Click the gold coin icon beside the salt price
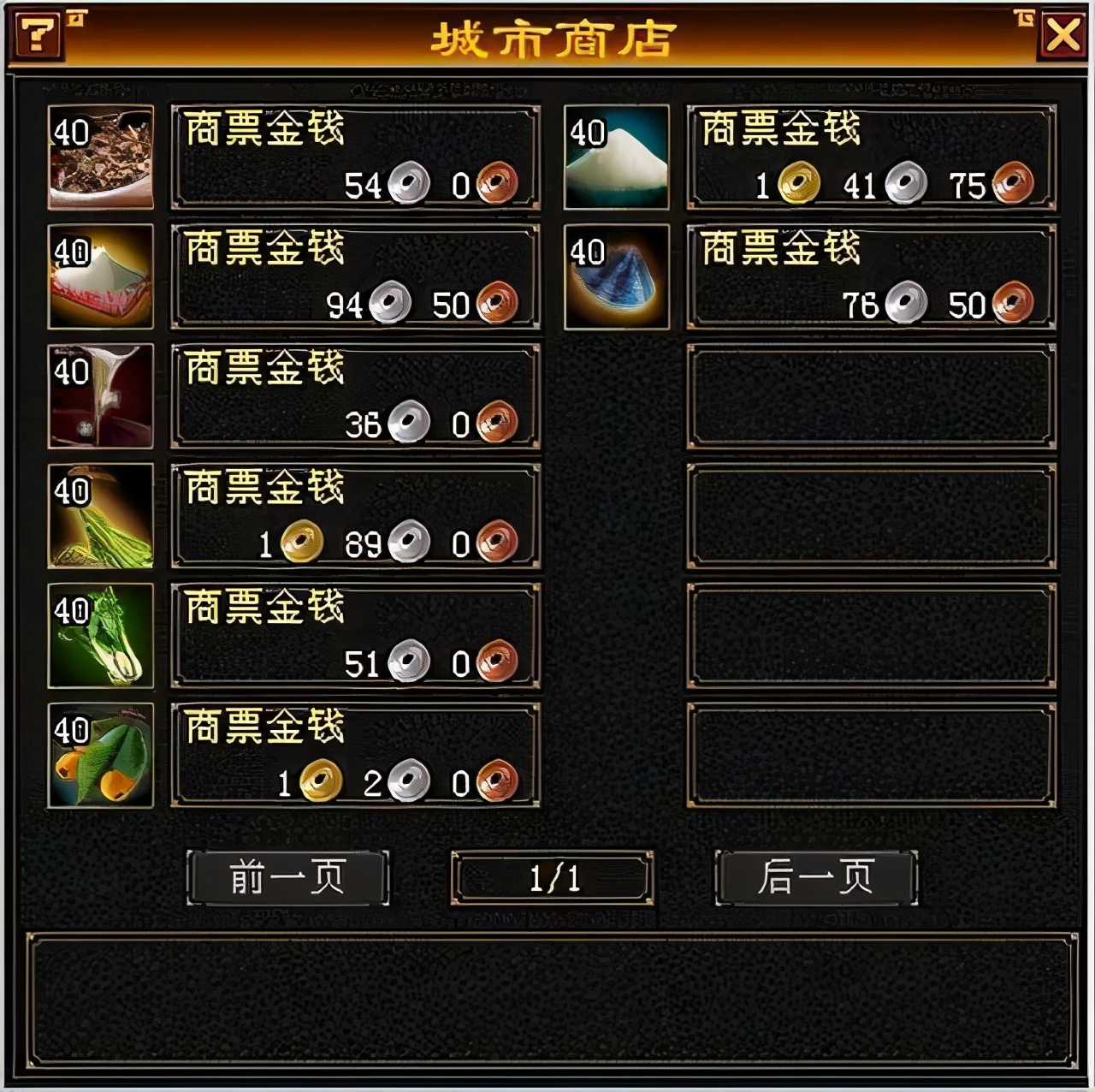 pos(797,181)
